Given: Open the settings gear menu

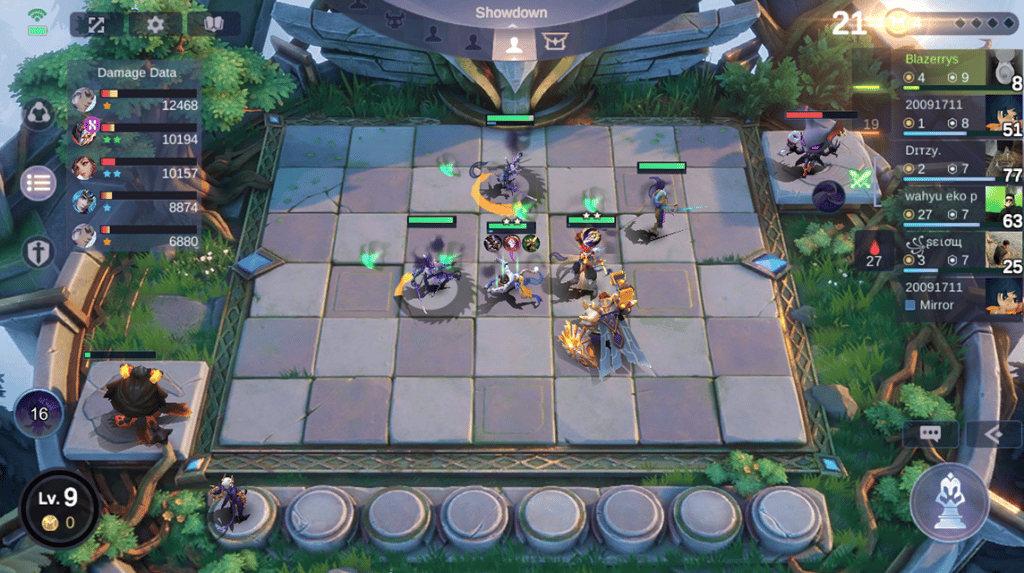Looking at the screenshot, I should [155, 24].
